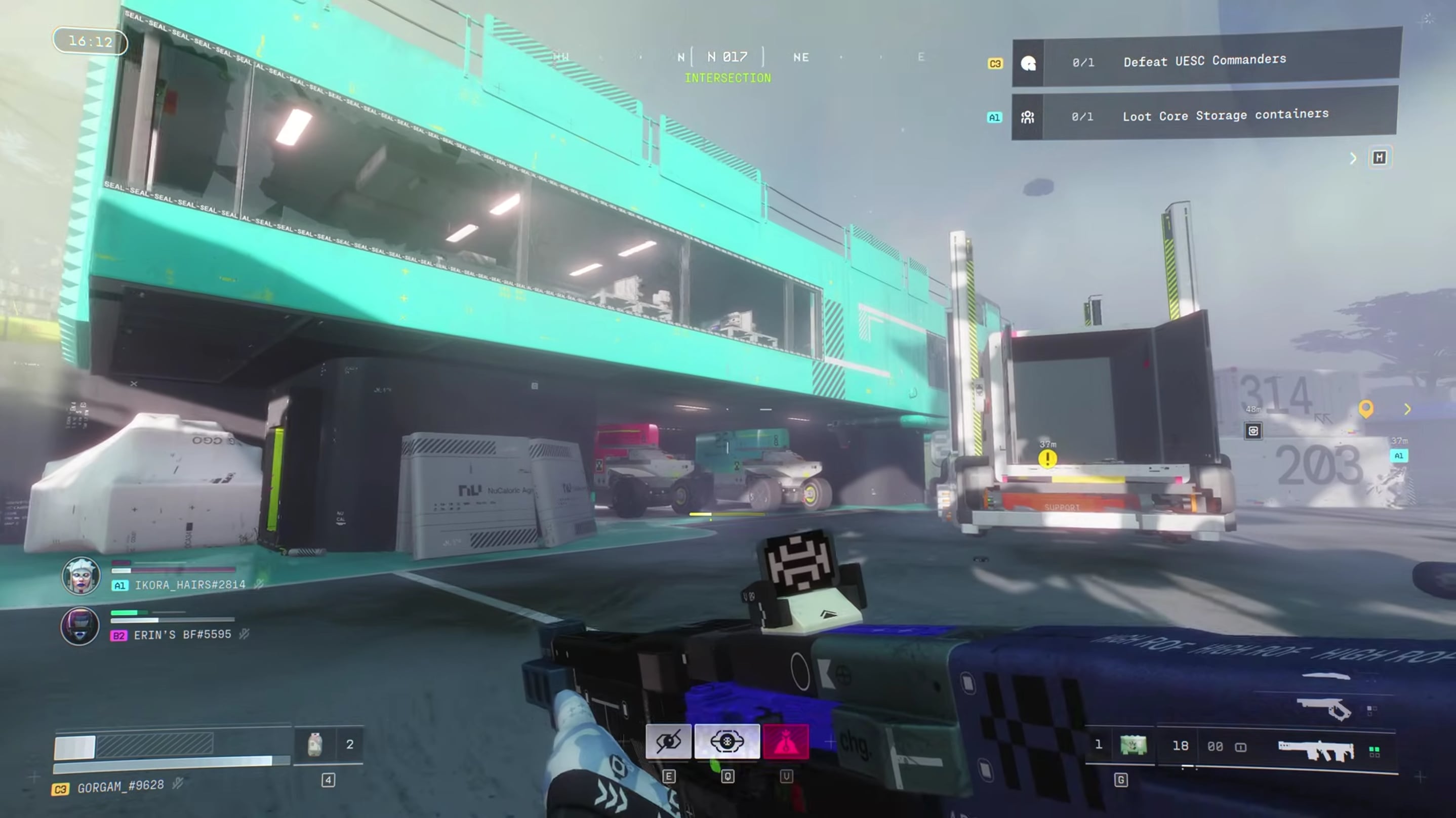Screen dimensions: 1456x818
Task: Switch to the secondary pistol icon
Action: tap(1324, 707)
